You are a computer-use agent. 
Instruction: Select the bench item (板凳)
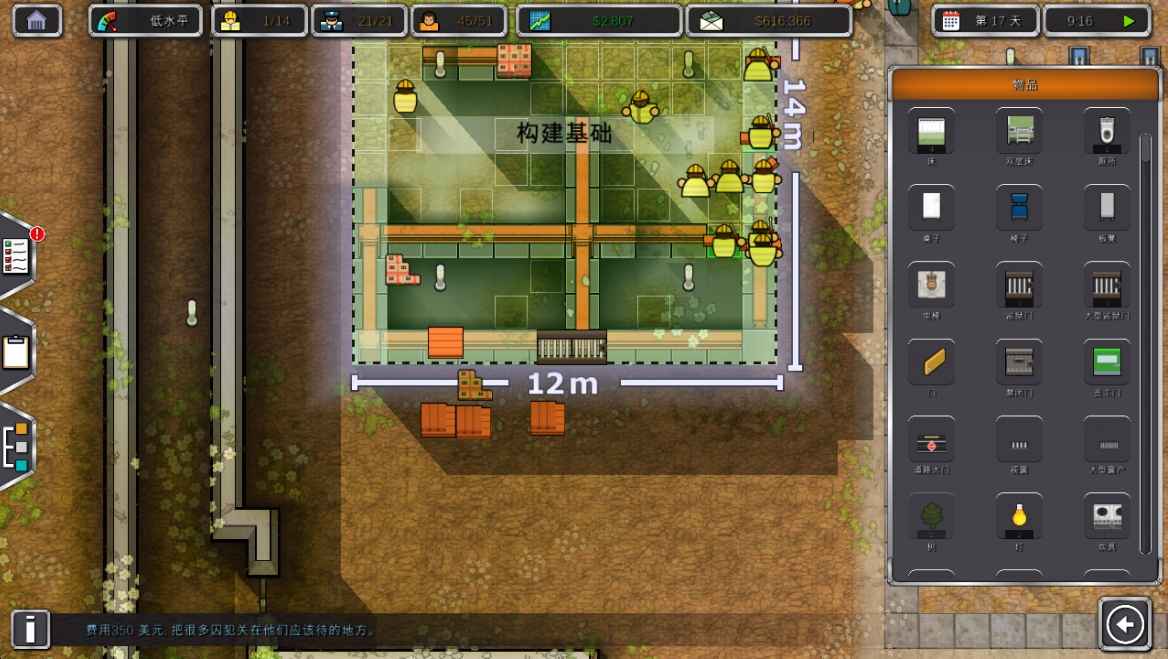point(1107,207)
